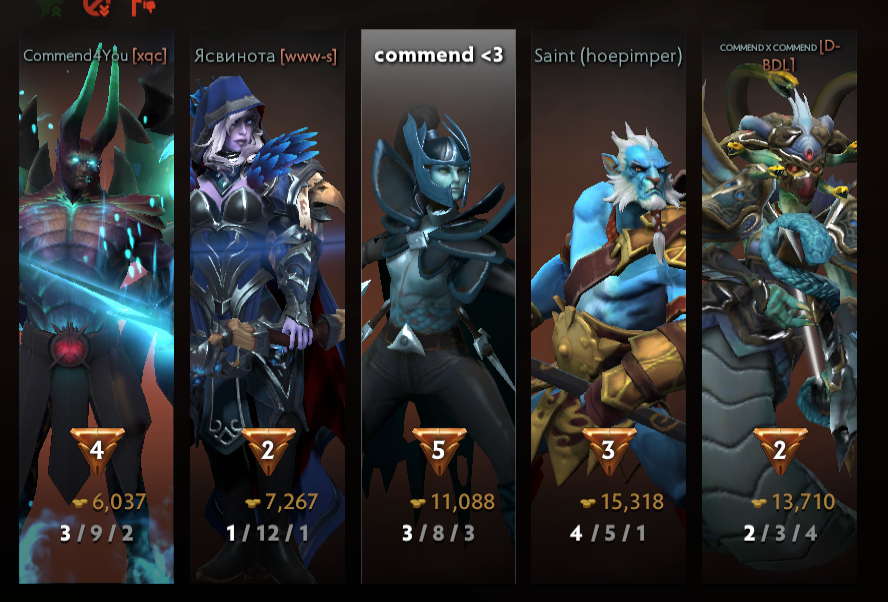Click the green star commend icon
The image size is (888, 602).
(50, 6)
